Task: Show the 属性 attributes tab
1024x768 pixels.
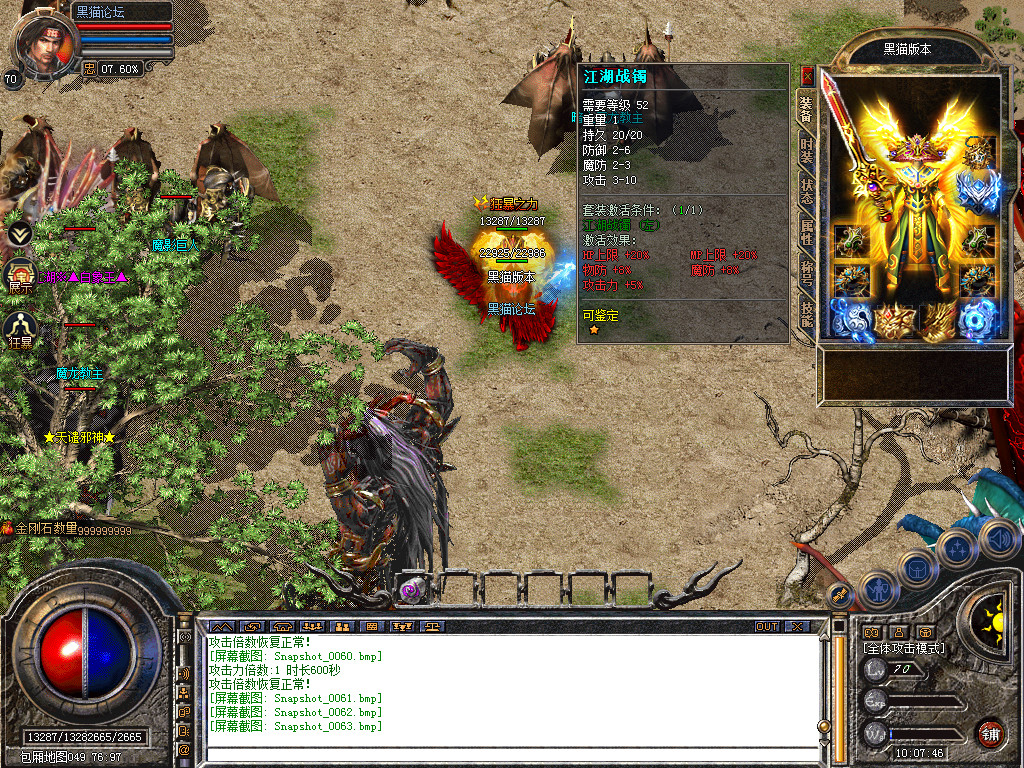Action: coord(806,233)
